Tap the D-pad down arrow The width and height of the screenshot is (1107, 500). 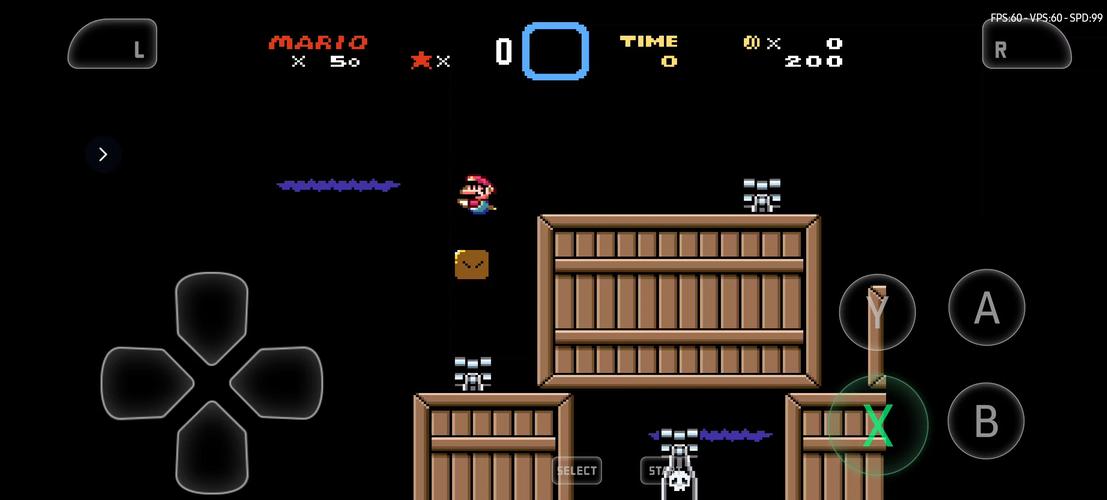click(x=211, y=446)
